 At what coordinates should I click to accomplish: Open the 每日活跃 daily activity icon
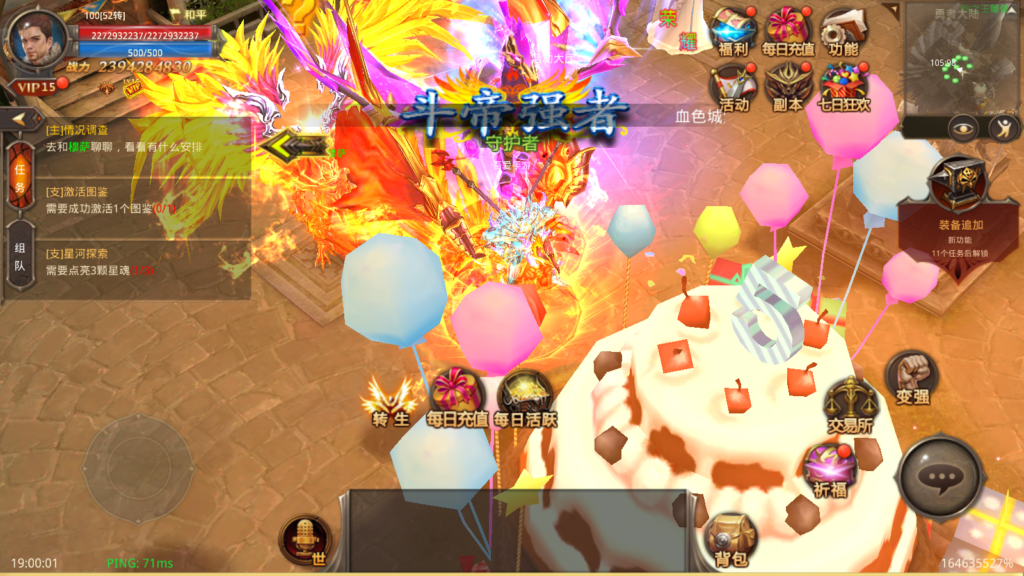click(x=525, y=398)
